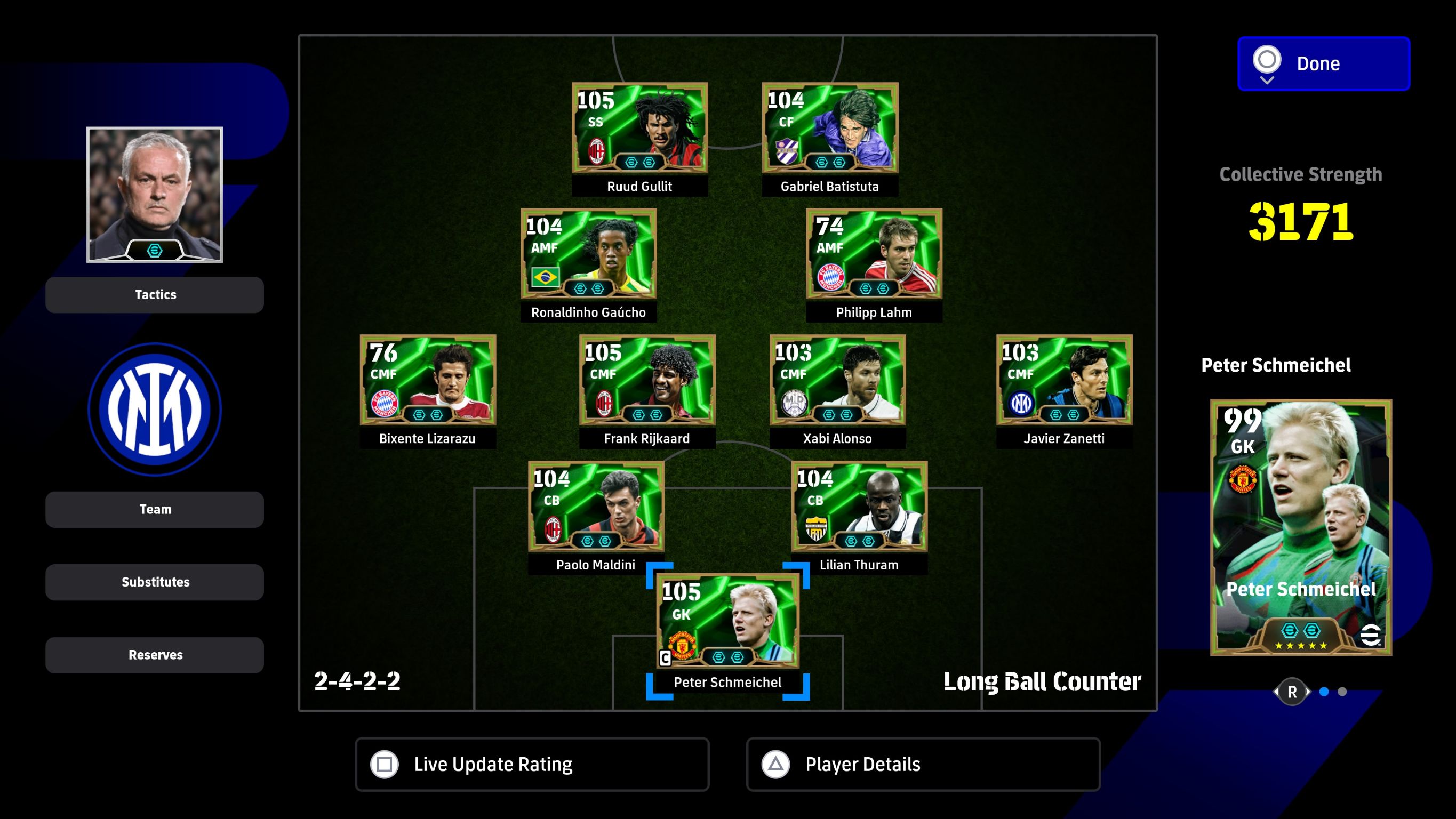Pick Philipp Lahm's AMF card

click(874, 254)
